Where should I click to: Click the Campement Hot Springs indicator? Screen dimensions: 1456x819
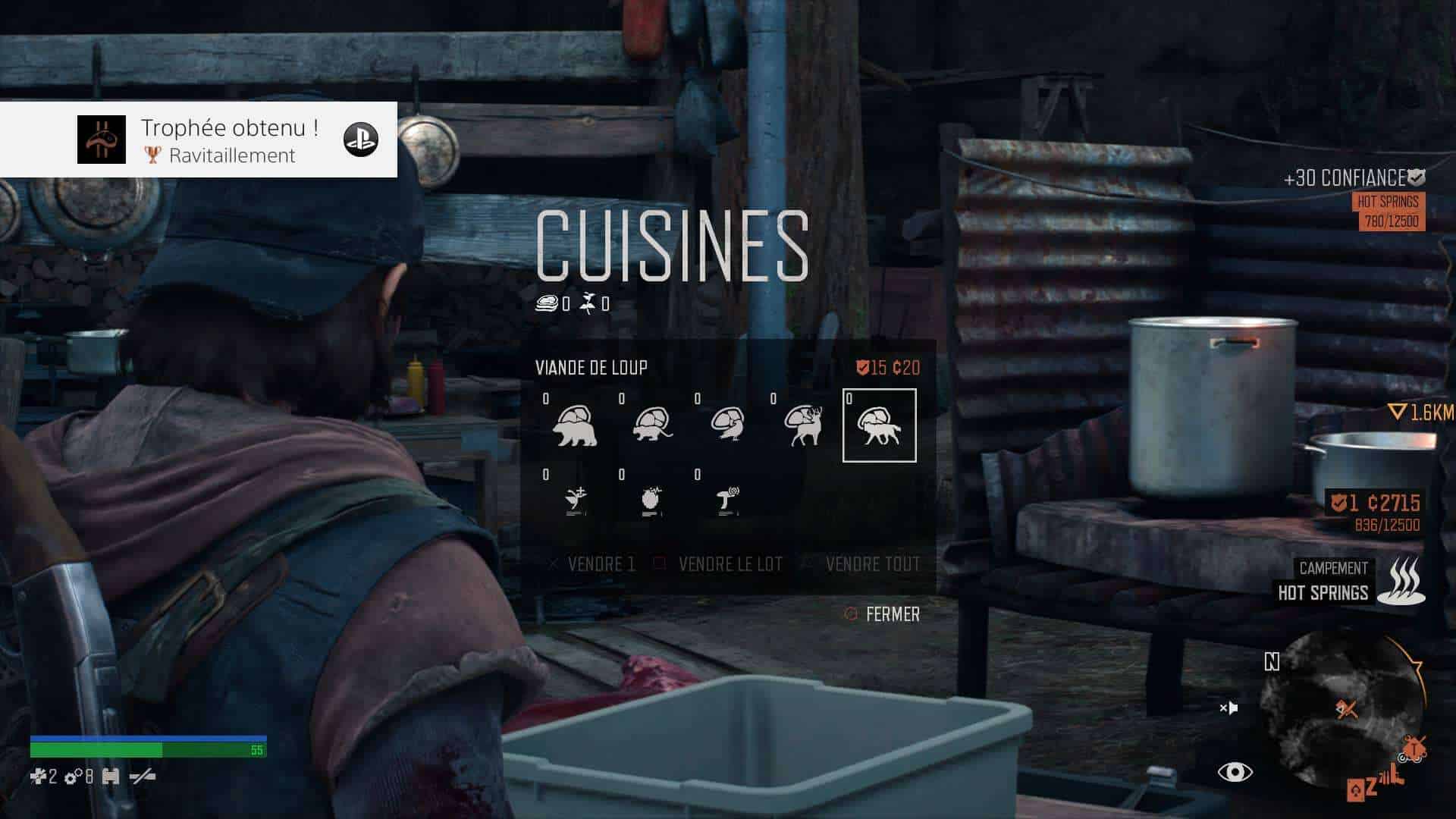(x=1350, y=581)
